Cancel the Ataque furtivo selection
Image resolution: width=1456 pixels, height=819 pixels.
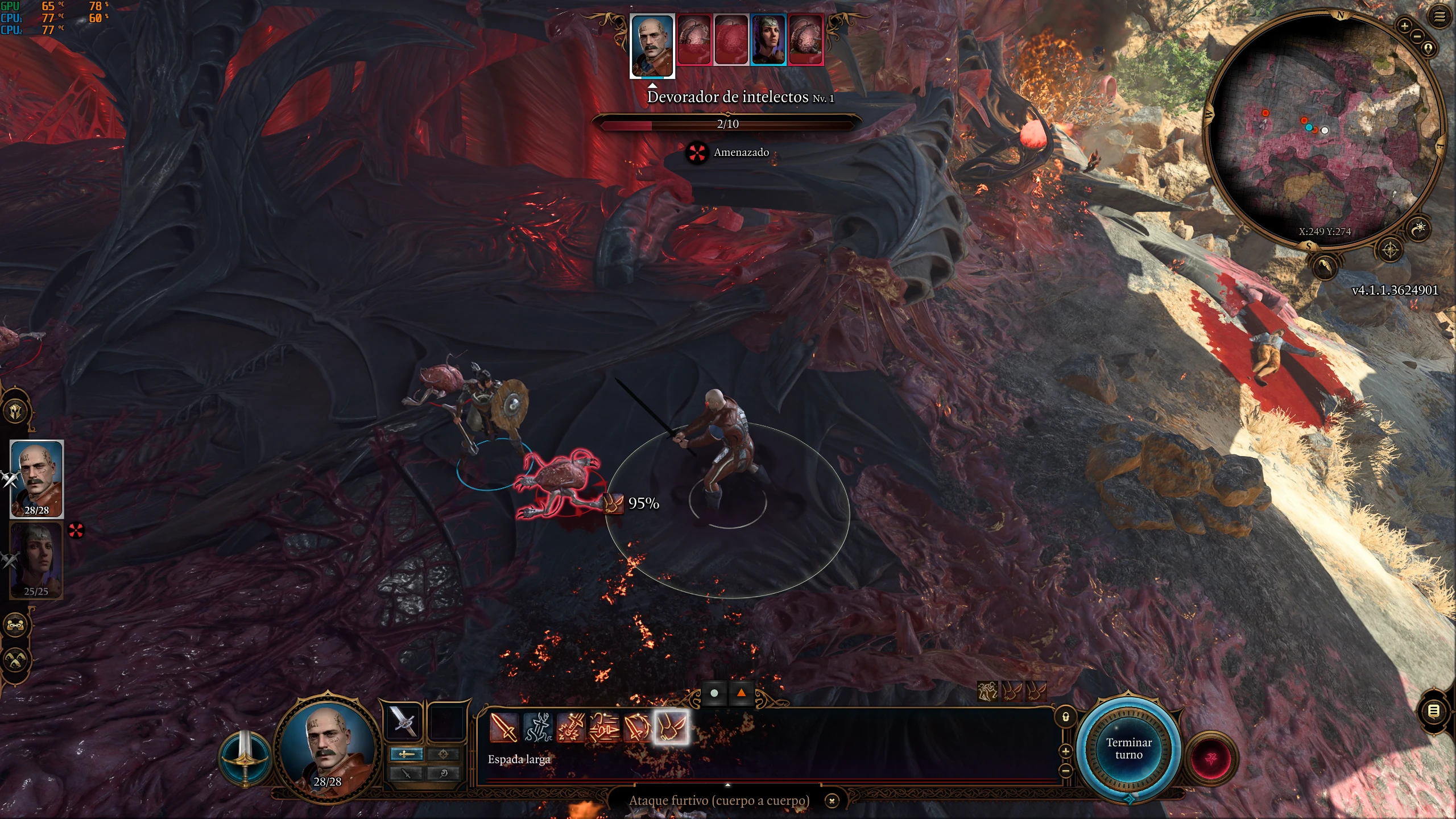832,801
